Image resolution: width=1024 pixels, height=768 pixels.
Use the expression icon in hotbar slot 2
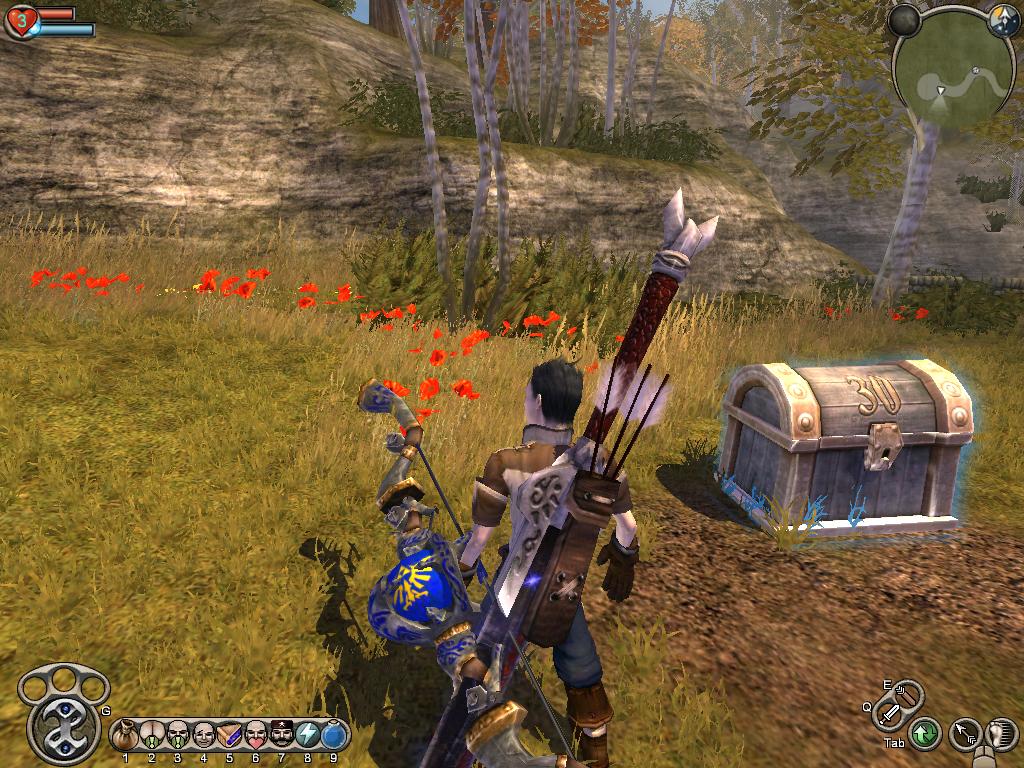tap(151, 735)
